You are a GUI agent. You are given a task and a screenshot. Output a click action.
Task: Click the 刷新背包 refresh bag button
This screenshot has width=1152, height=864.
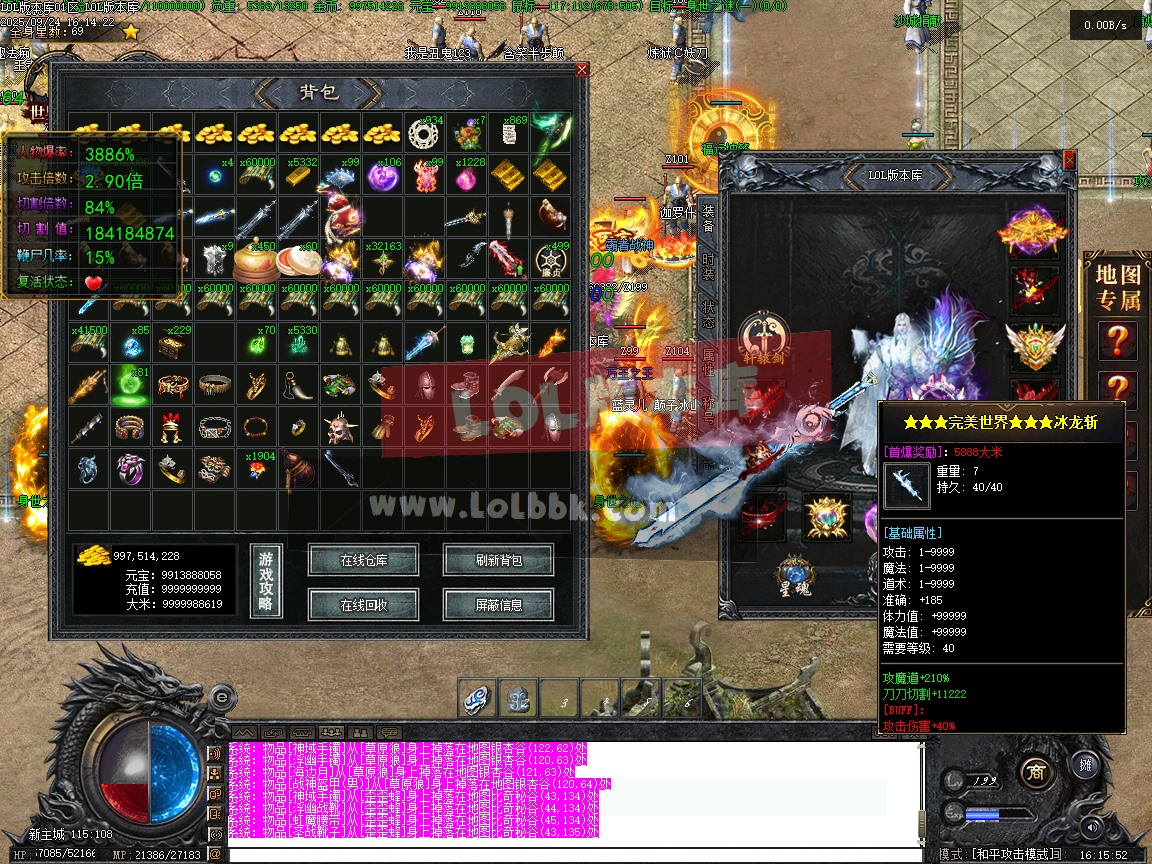tap(498, 561)
